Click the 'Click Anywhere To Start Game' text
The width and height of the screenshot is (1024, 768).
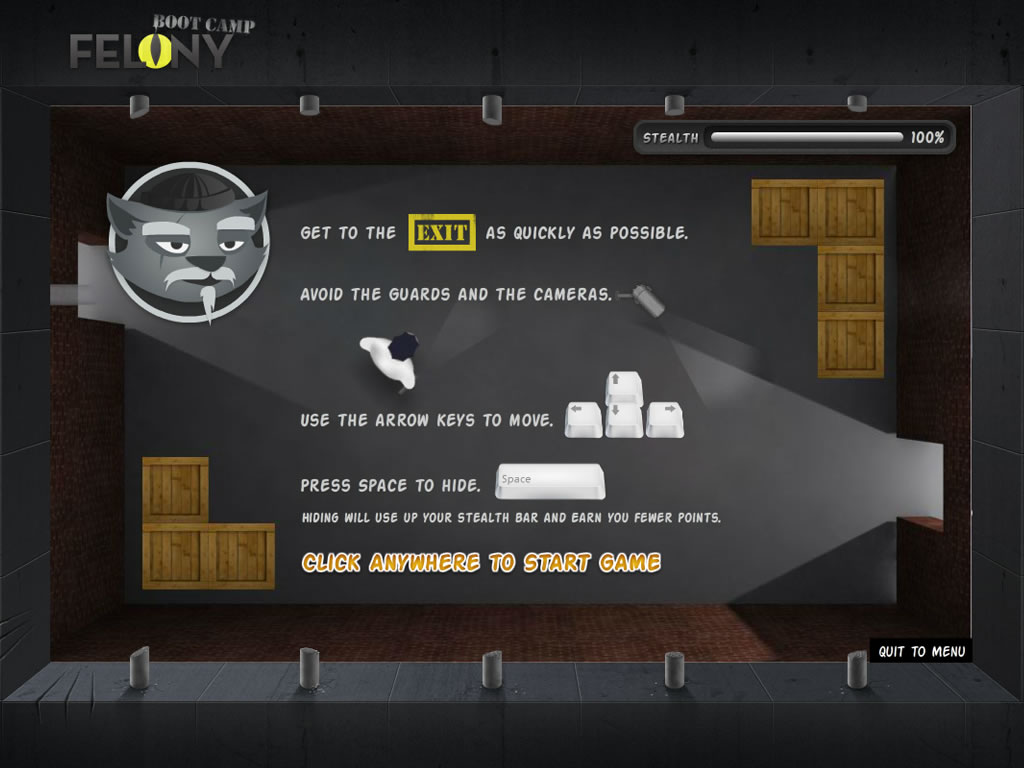click(481, 563)
